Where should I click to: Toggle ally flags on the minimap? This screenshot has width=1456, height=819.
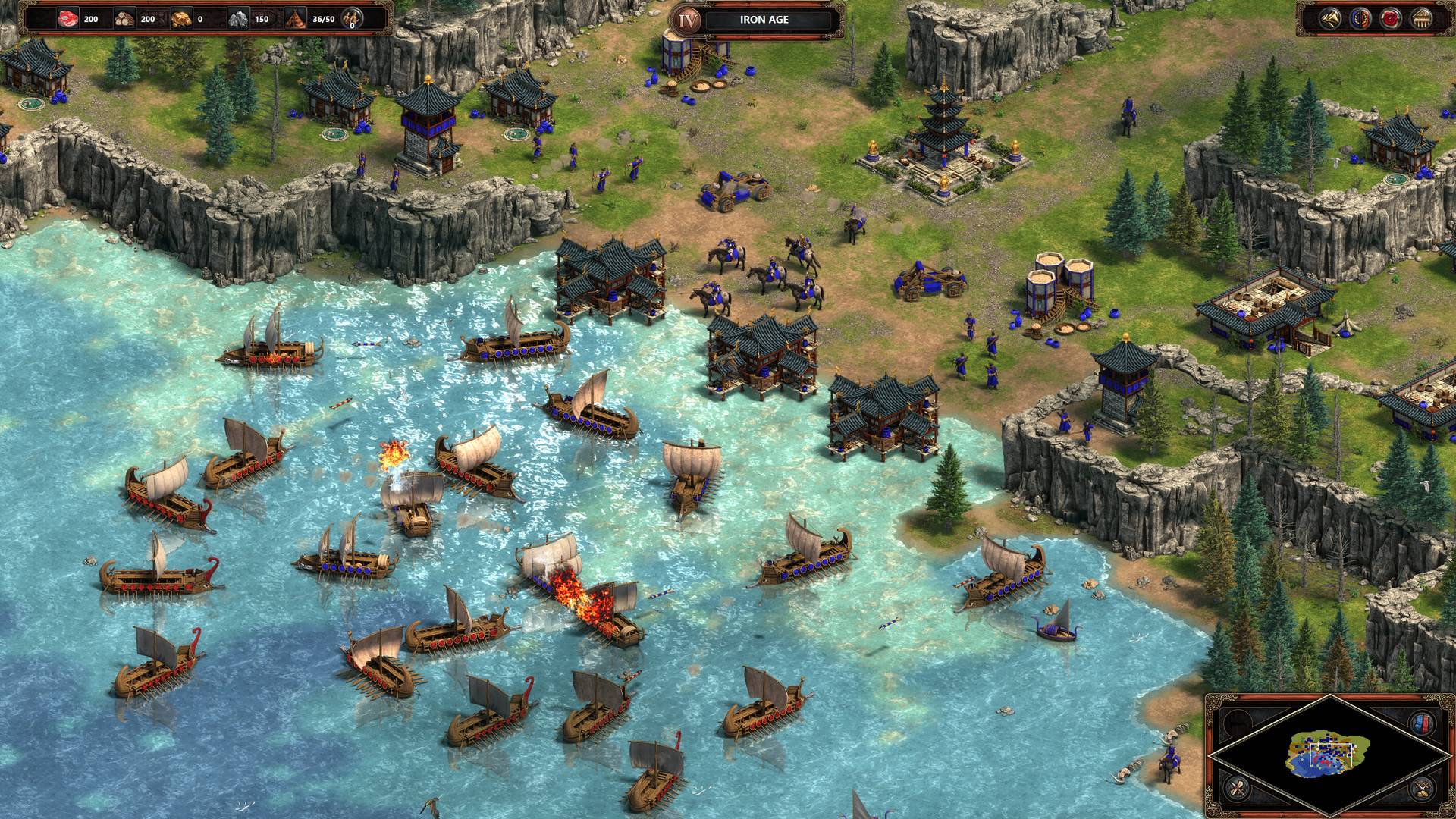tap(1421, 723)
